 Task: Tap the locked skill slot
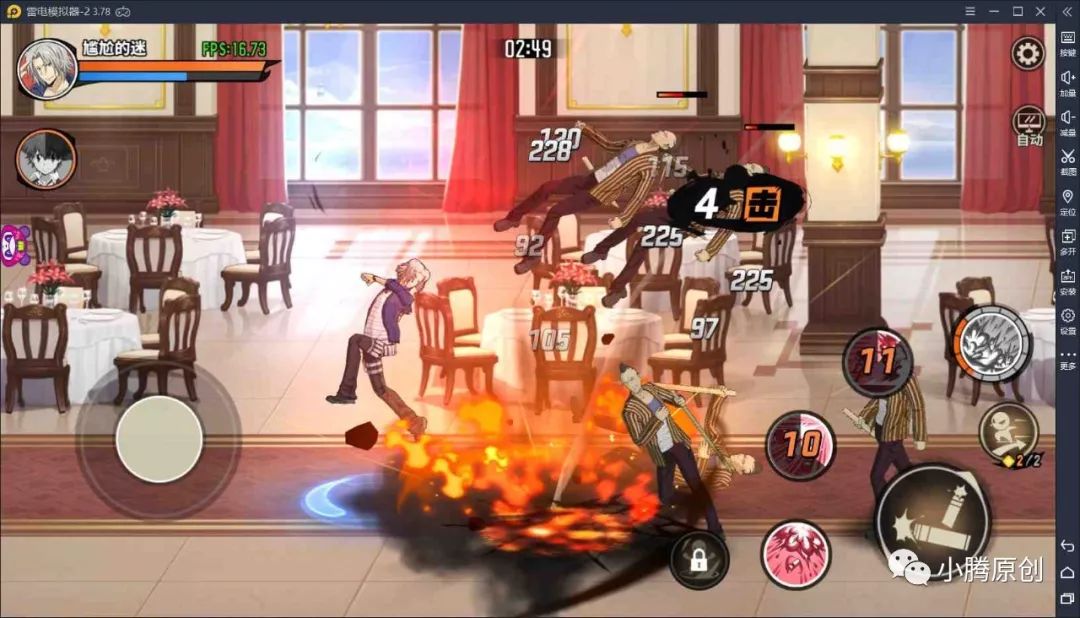click(699, 559)
